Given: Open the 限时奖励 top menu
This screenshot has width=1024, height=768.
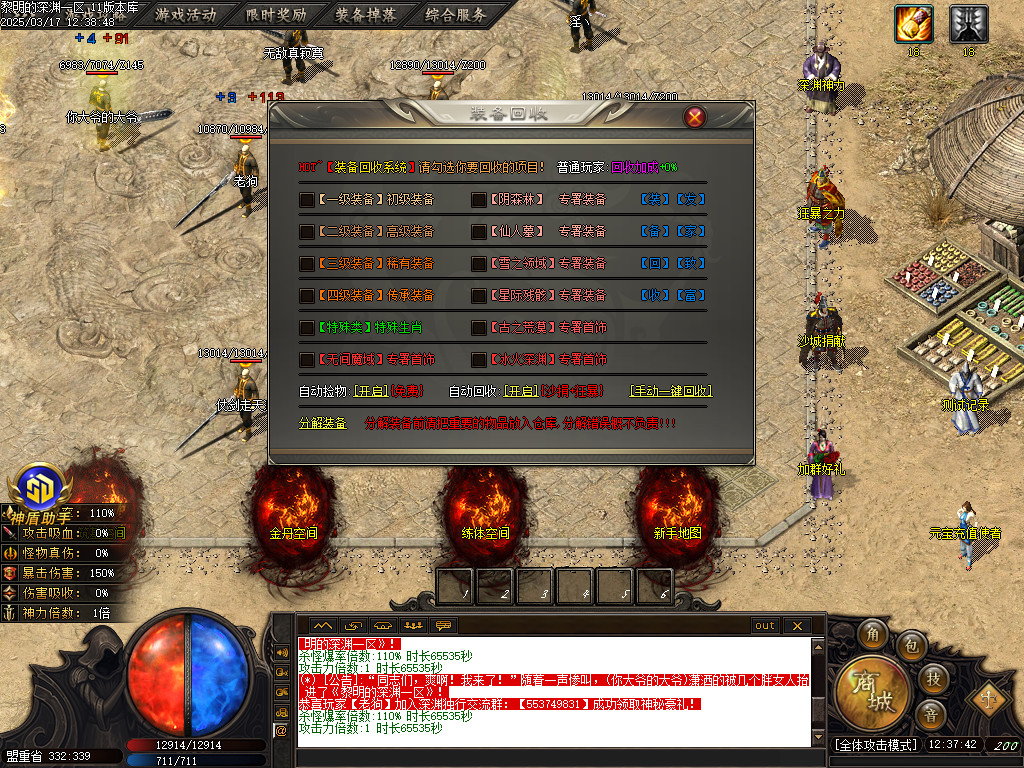Looking at the screenshot, I should (277, 15).
